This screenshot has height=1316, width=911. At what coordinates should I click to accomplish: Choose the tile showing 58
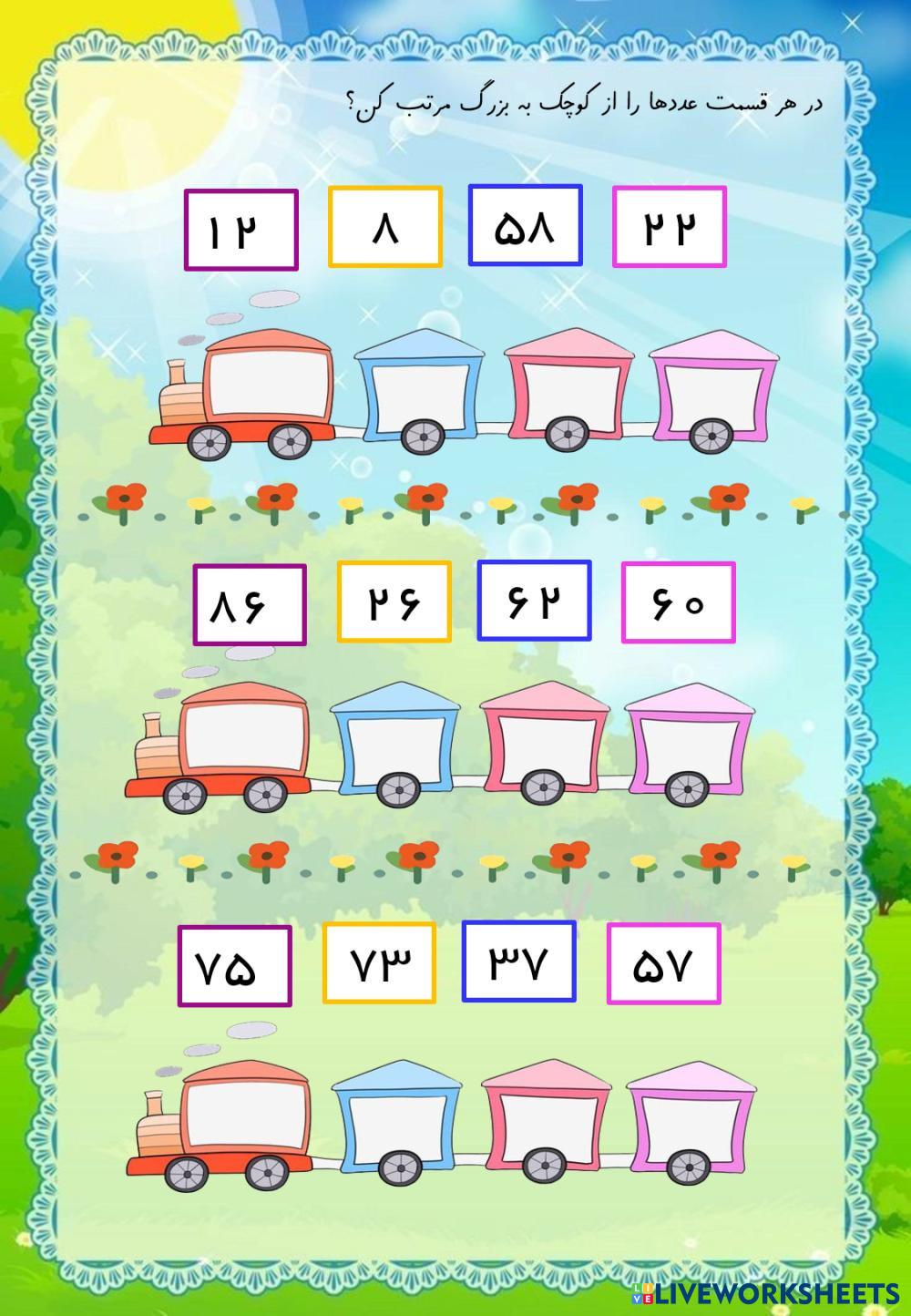pos(525,226)
